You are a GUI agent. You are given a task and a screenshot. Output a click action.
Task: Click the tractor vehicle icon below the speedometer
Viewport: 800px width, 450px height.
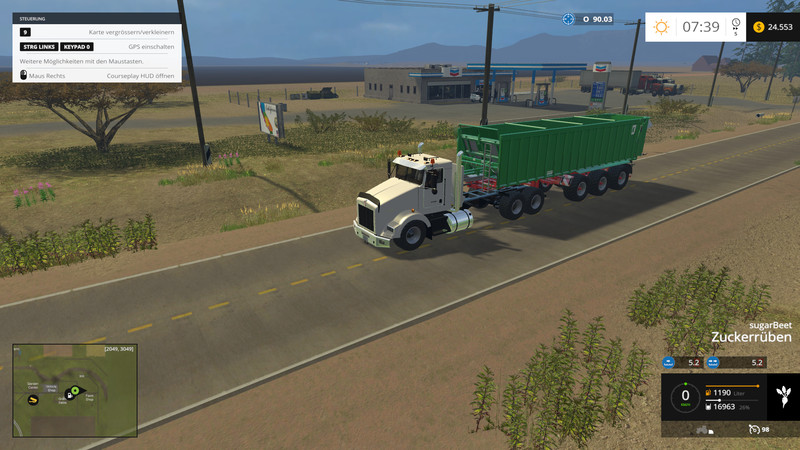tap(702, 430)
